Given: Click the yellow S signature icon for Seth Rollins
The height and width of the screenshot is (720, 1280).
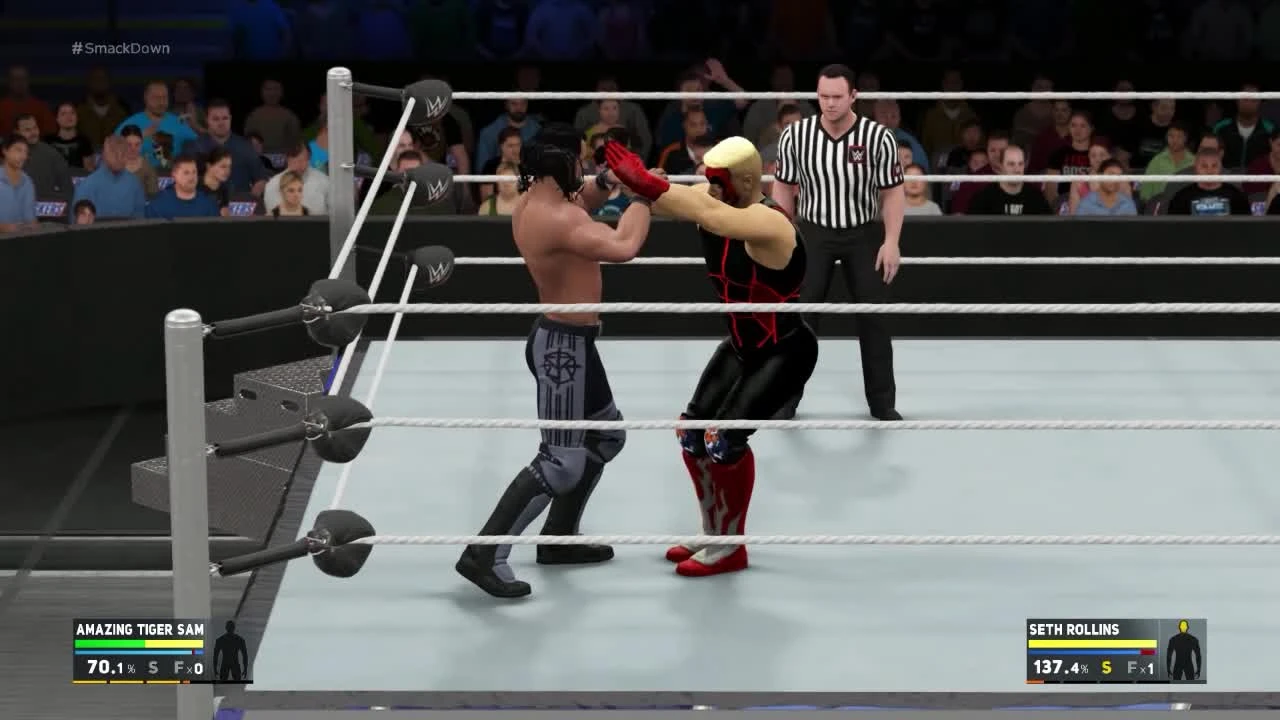Looking at the screenshot, I should [1105, 667].
